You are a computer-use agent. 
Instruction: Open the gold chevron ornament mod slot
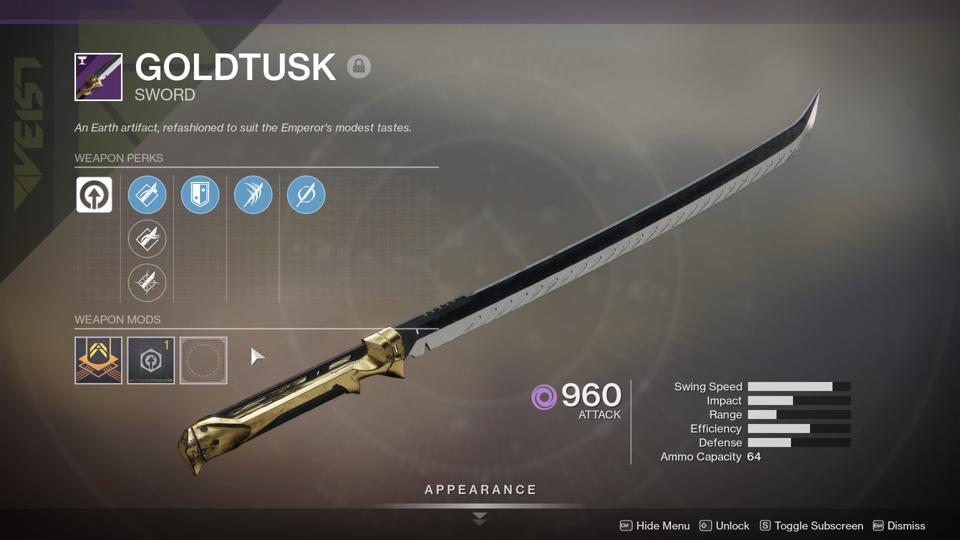point(98,360)
